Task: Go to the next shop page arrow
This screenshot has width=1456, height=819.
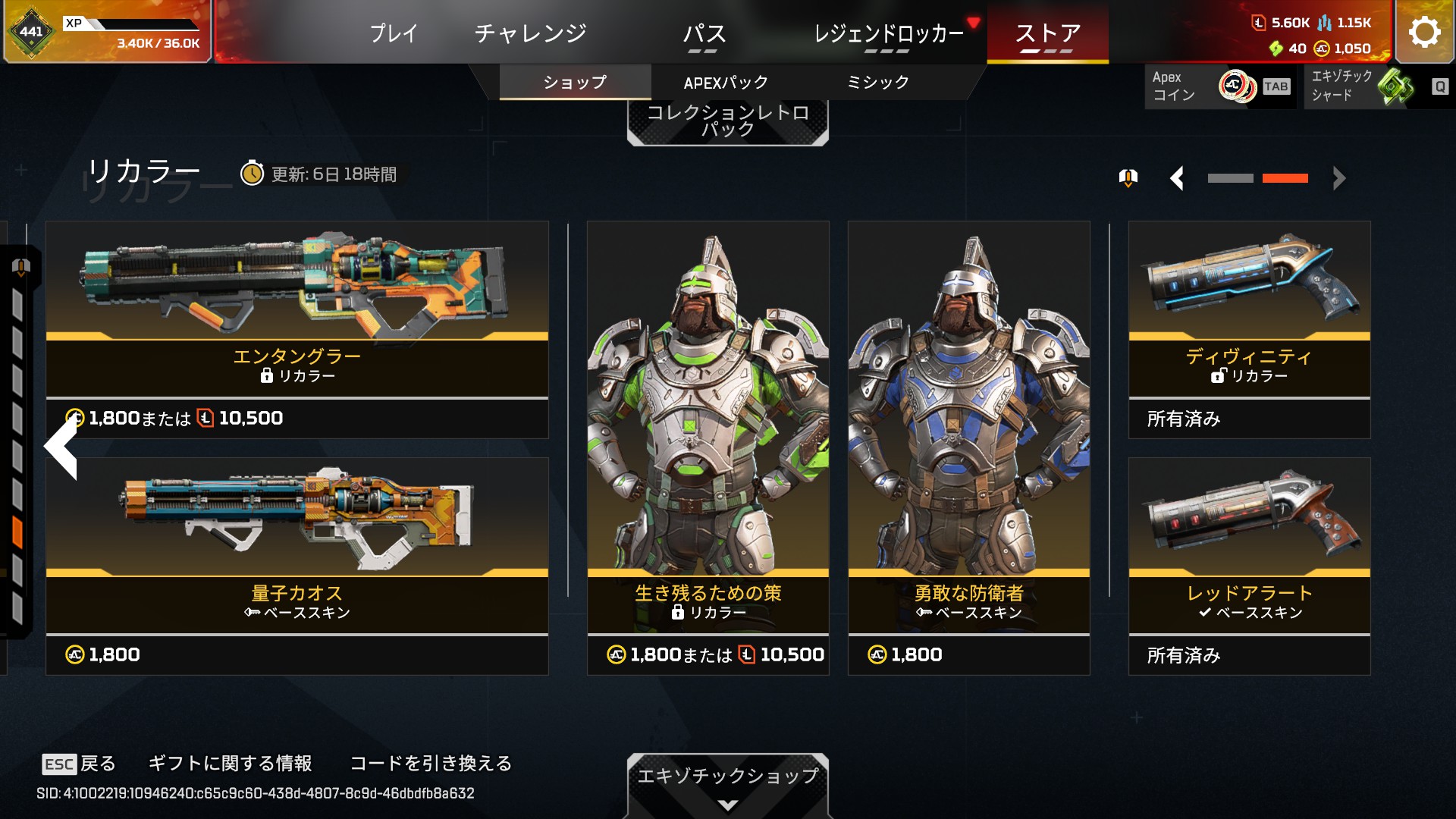Action: pyautogui.click(x=1339, y=179)
